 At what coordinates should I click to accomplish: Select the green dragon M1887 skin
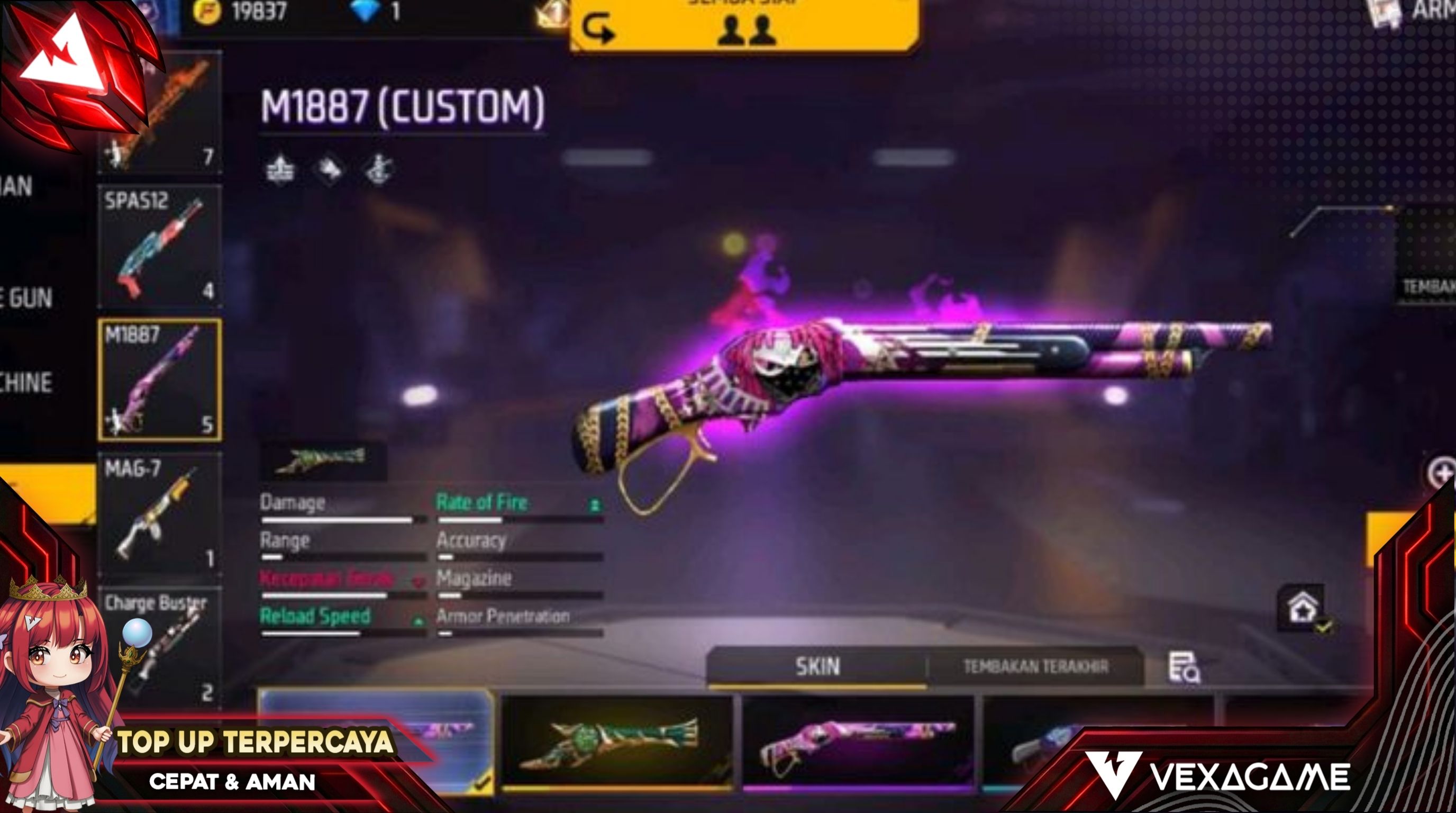coord(617,740)
